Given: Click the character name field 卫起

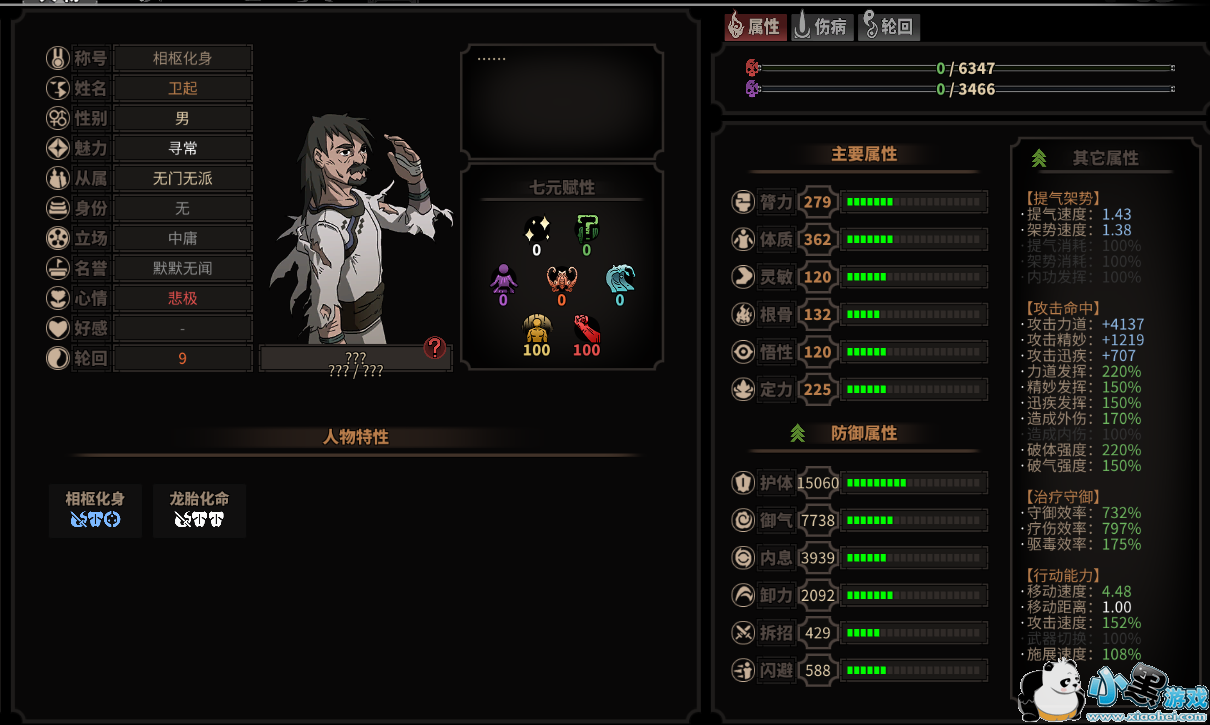Looking at the screenshot, I should tap(182, 88).
